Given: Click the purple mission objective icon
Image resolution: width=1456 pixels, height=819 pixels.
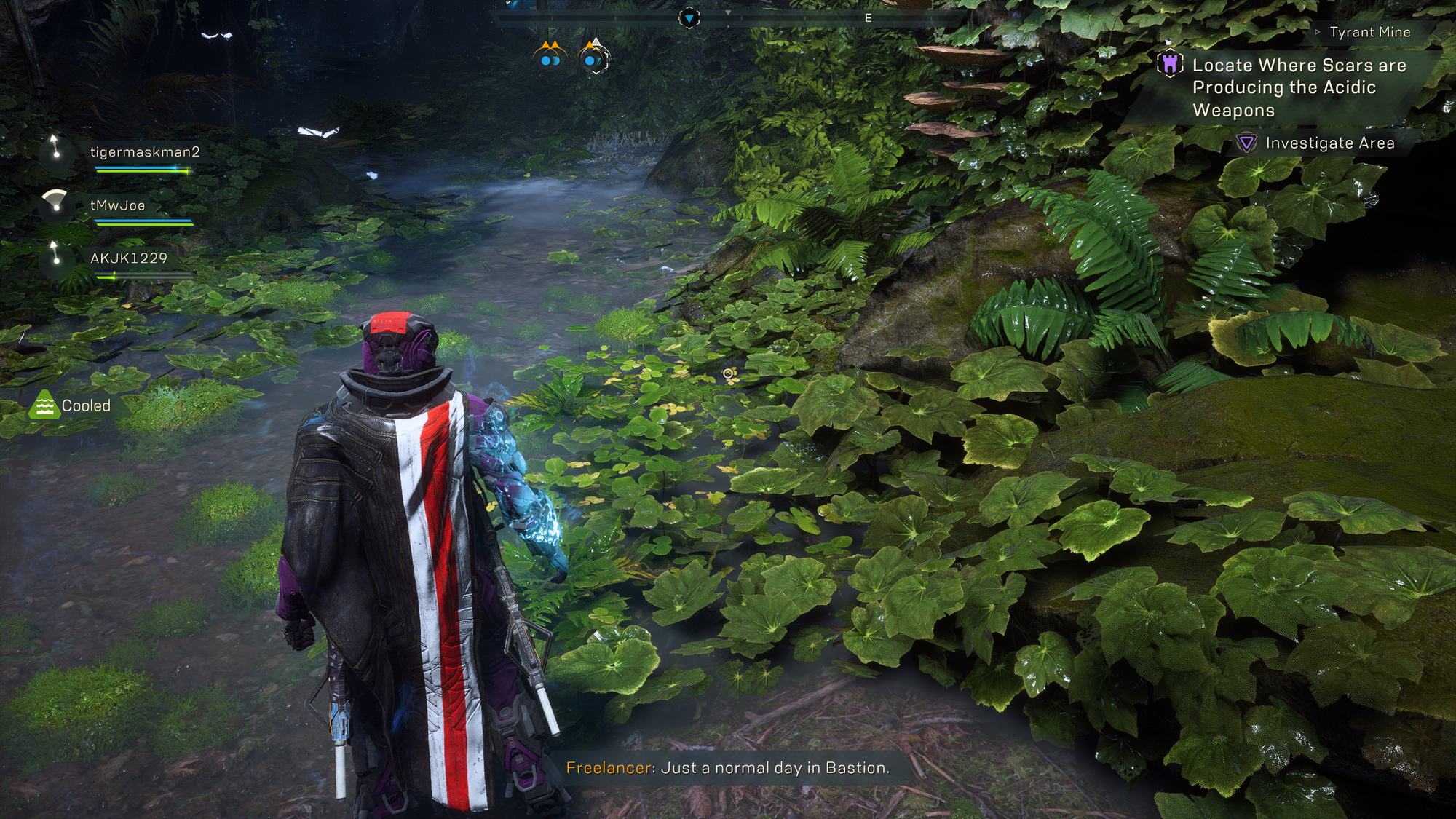Looking at the screenshot, I should [1170, 64].
